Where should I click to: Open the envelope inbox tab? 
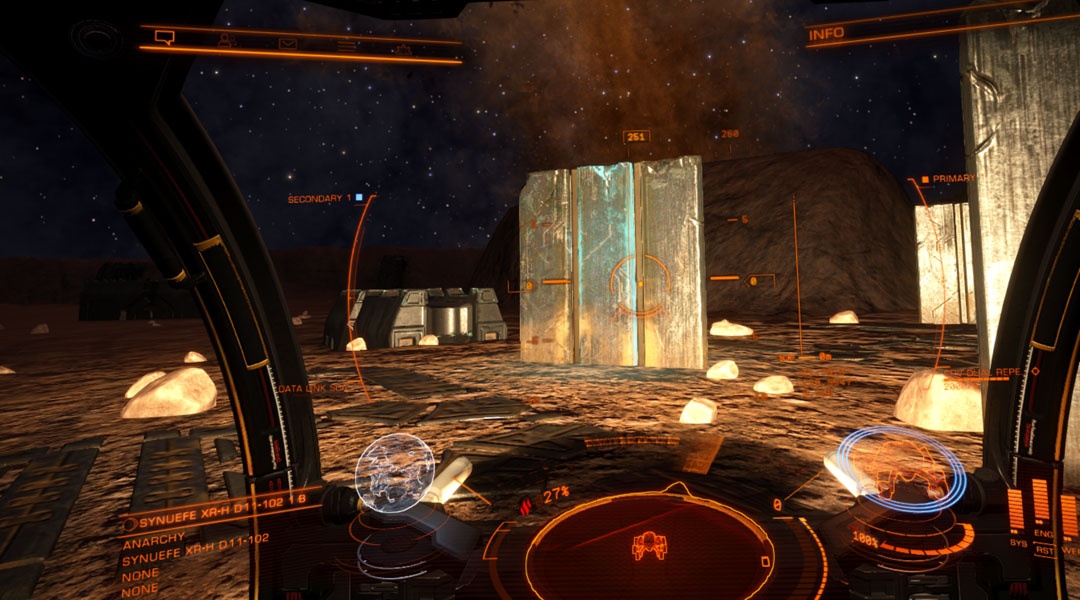point(288,43)
